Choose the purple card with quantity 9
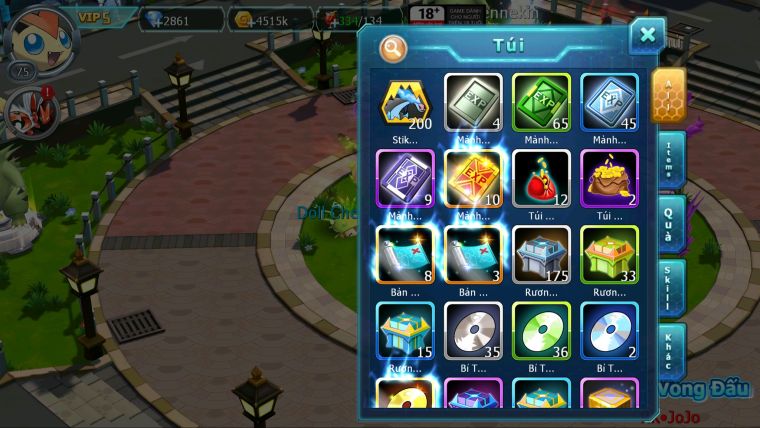The image size is (760, 428). pos(406,179)
